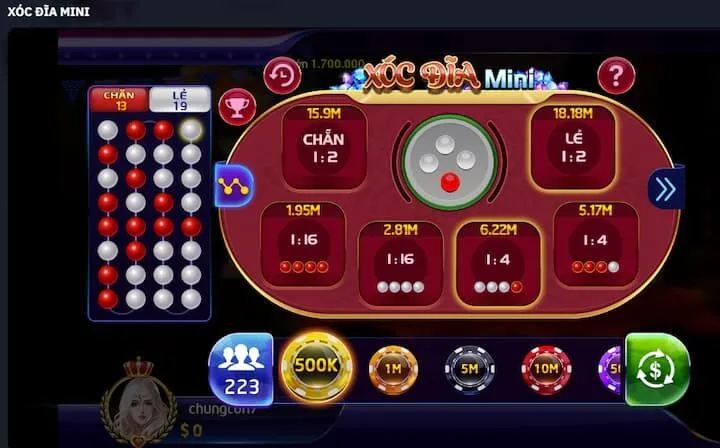Open the trophy leaderboard
The width and height of the screenshot is (720, 448).
235,104
